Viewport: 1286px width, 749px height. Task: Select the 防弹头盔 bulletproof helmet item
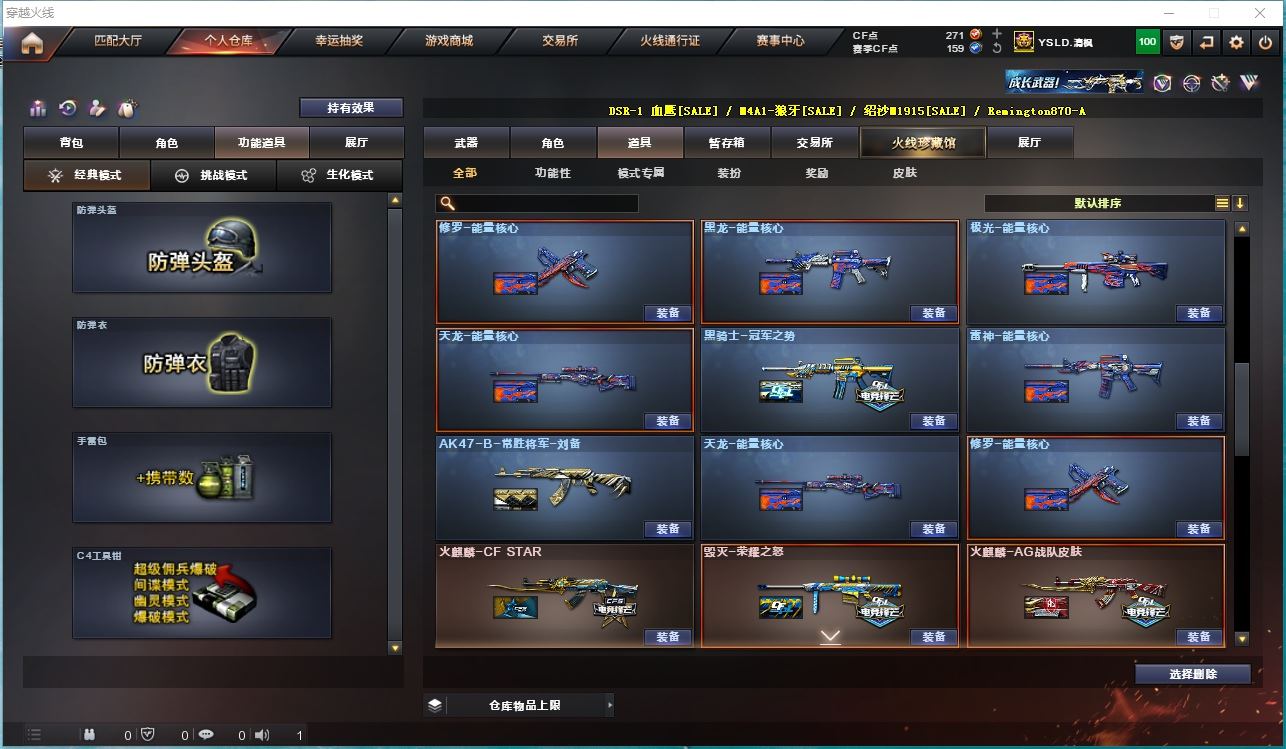point(202,248)
